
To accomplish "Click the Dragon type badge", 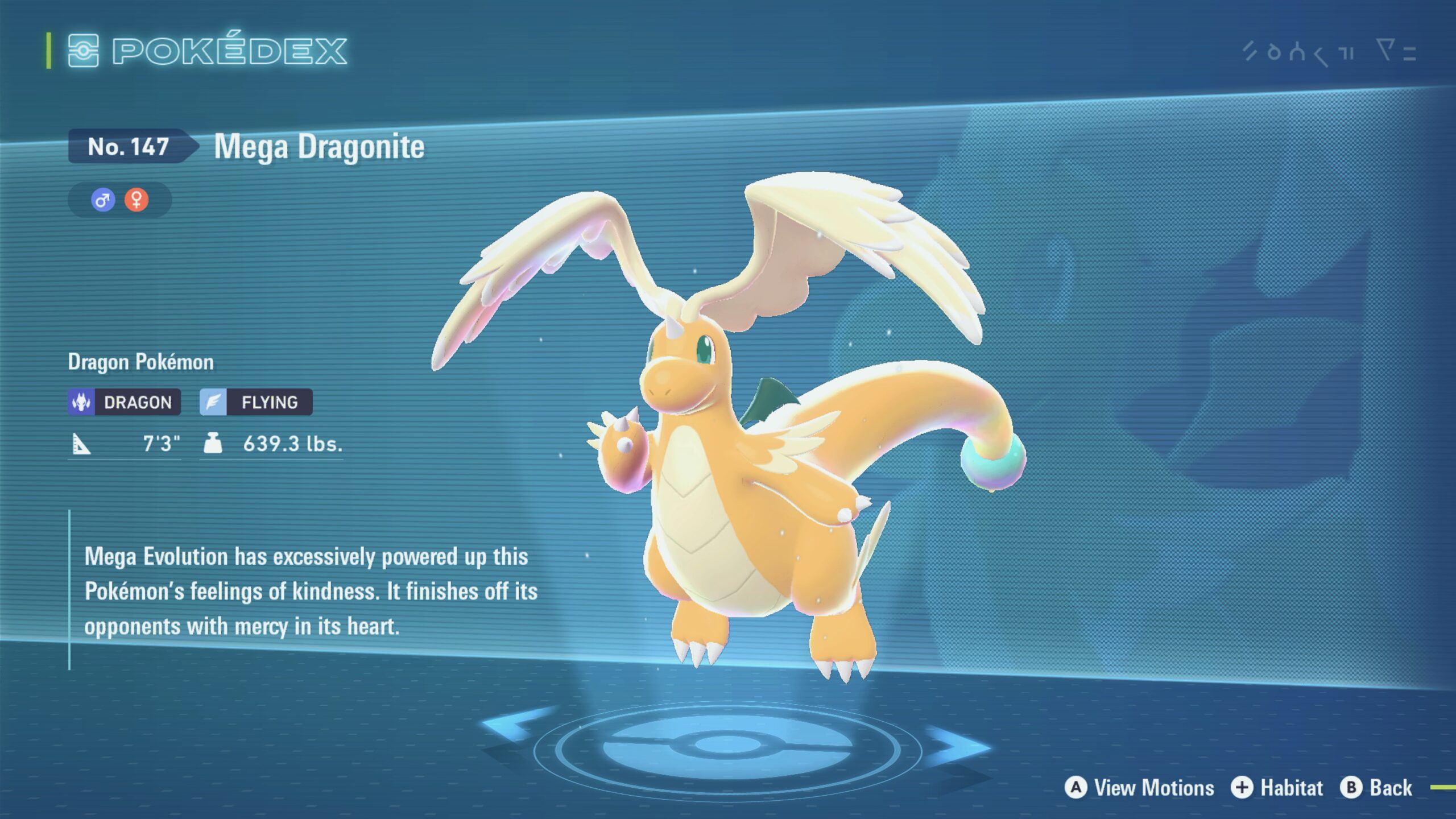I will coord(125,402).
